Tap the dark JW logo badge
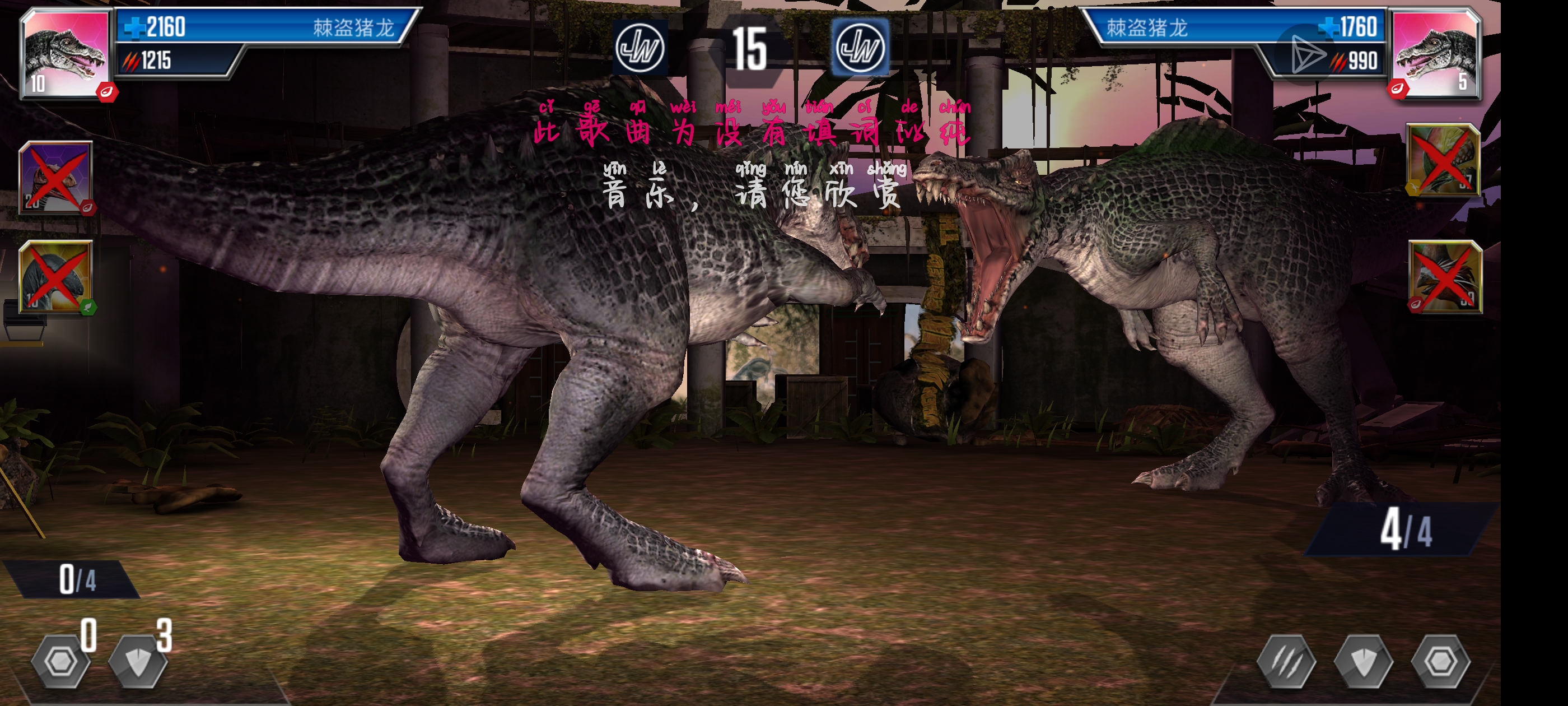 (x=639, y=48)
